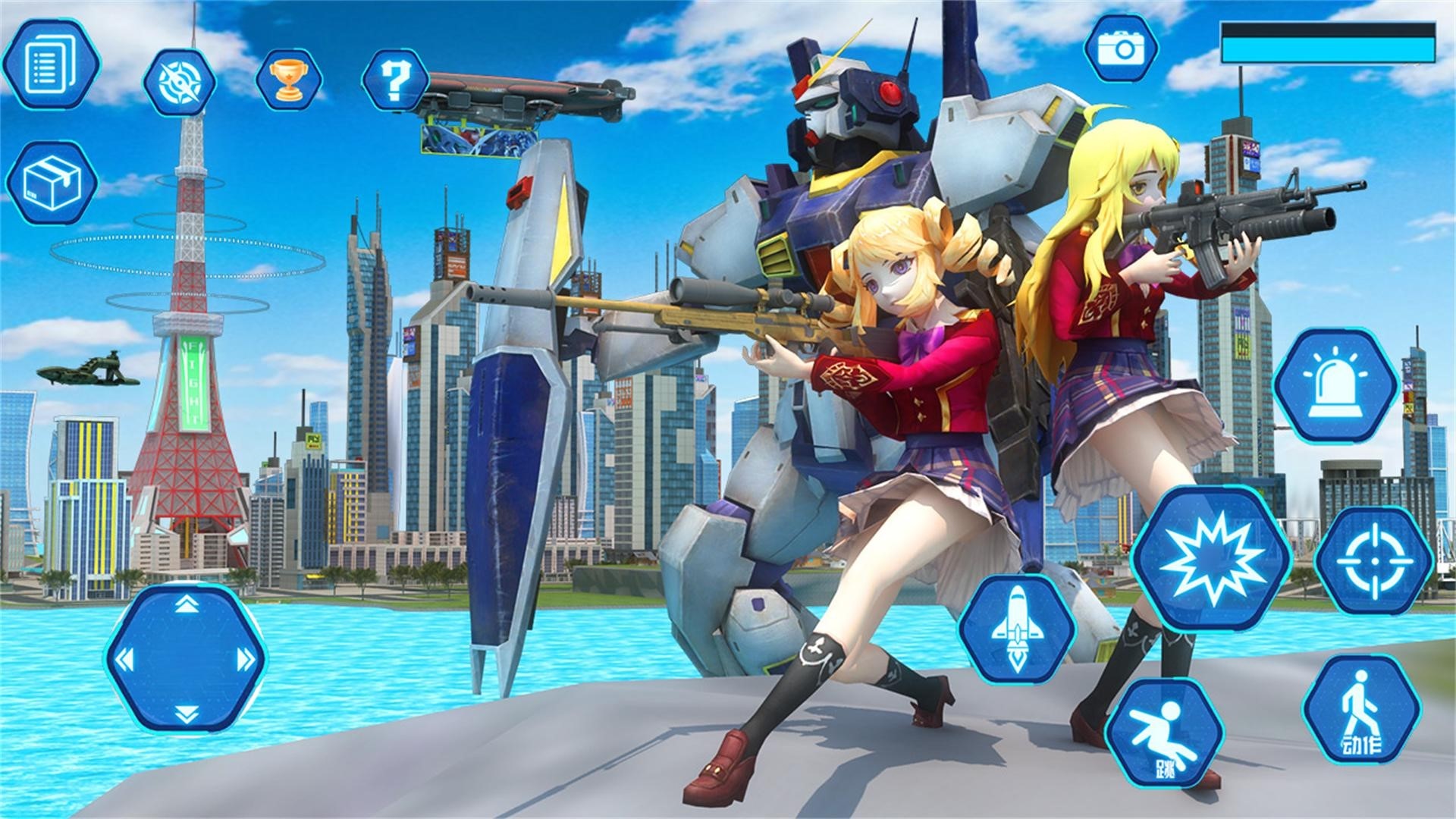Move backward with the down arrow
Screen dimensions: 1456x819
point(187,713)
